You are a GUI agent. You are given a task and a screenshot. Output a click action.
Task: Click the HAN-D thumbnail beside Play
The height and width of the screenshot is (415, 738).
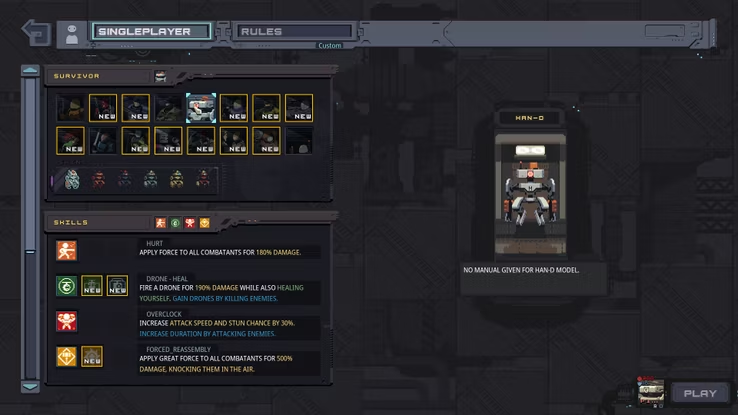651,392
